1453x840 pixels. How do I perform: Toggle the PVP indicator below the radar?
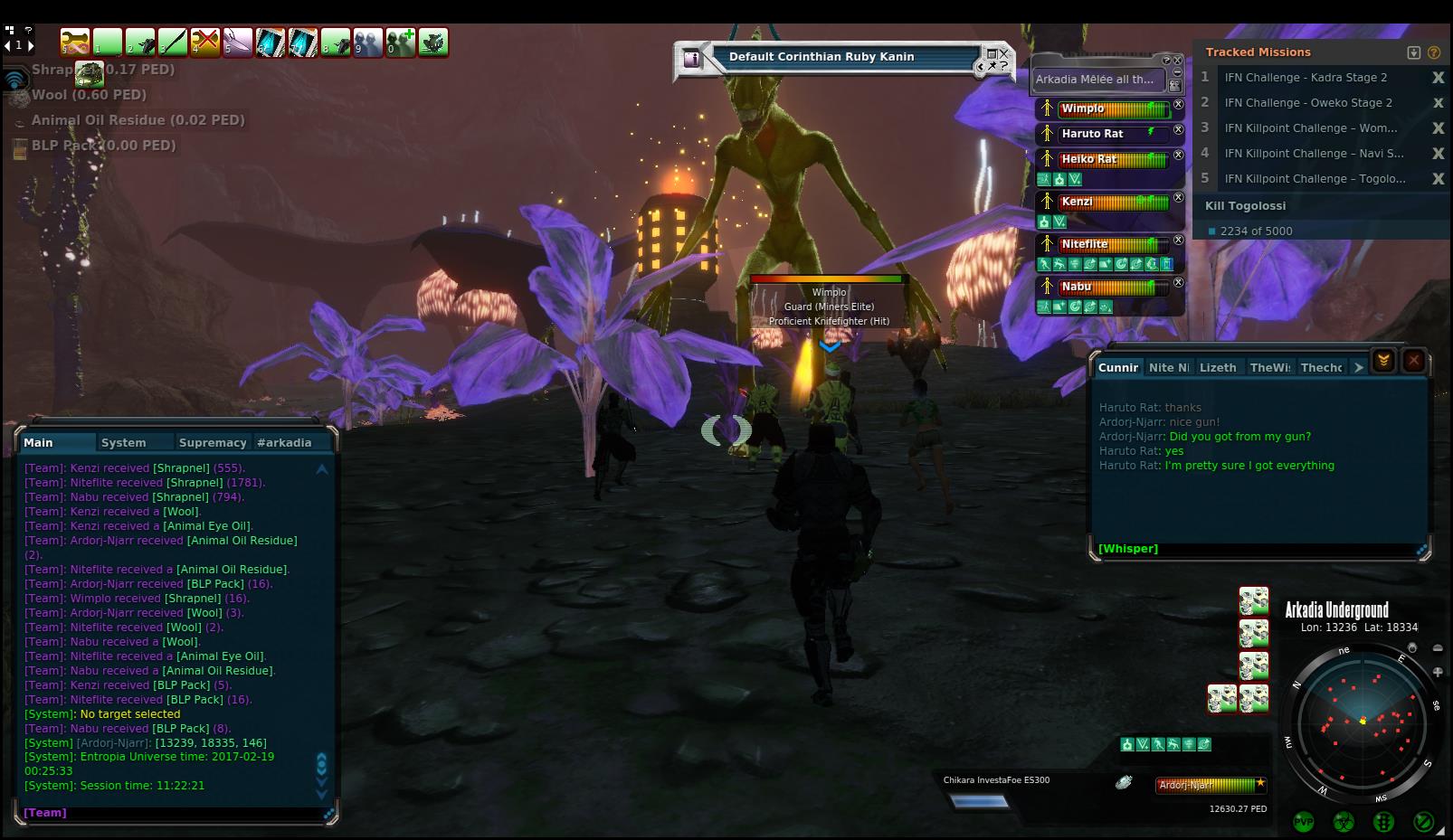point(1304,822)
